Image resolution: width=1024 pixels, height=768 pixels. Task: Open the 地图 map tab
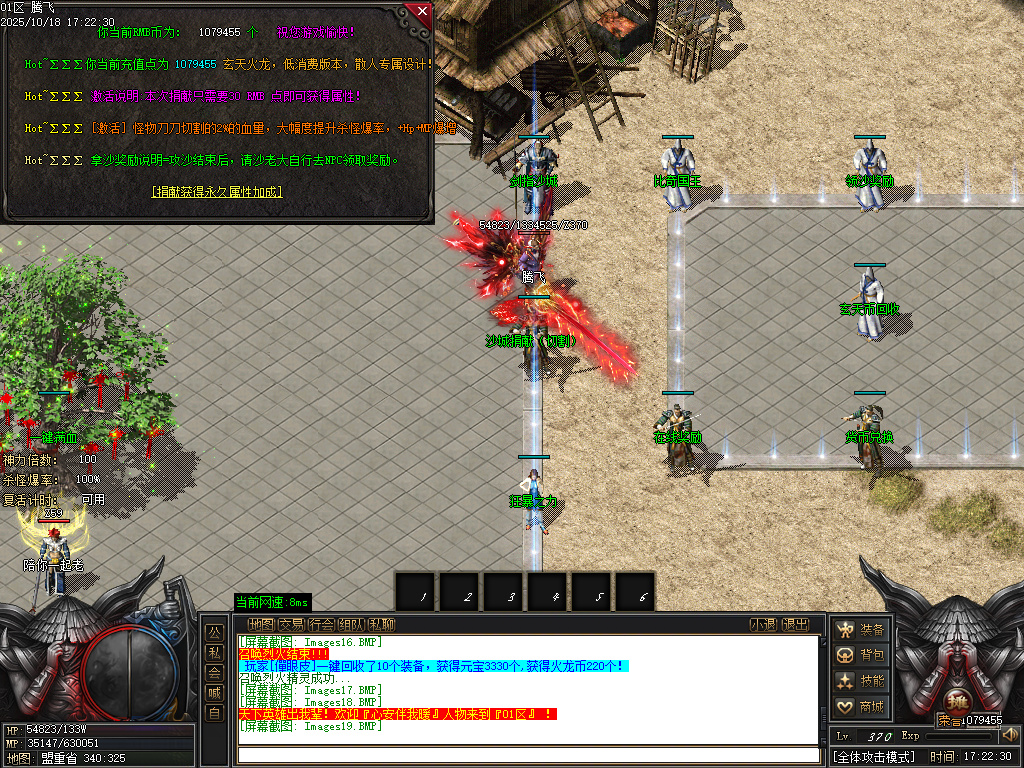point(261,625)
